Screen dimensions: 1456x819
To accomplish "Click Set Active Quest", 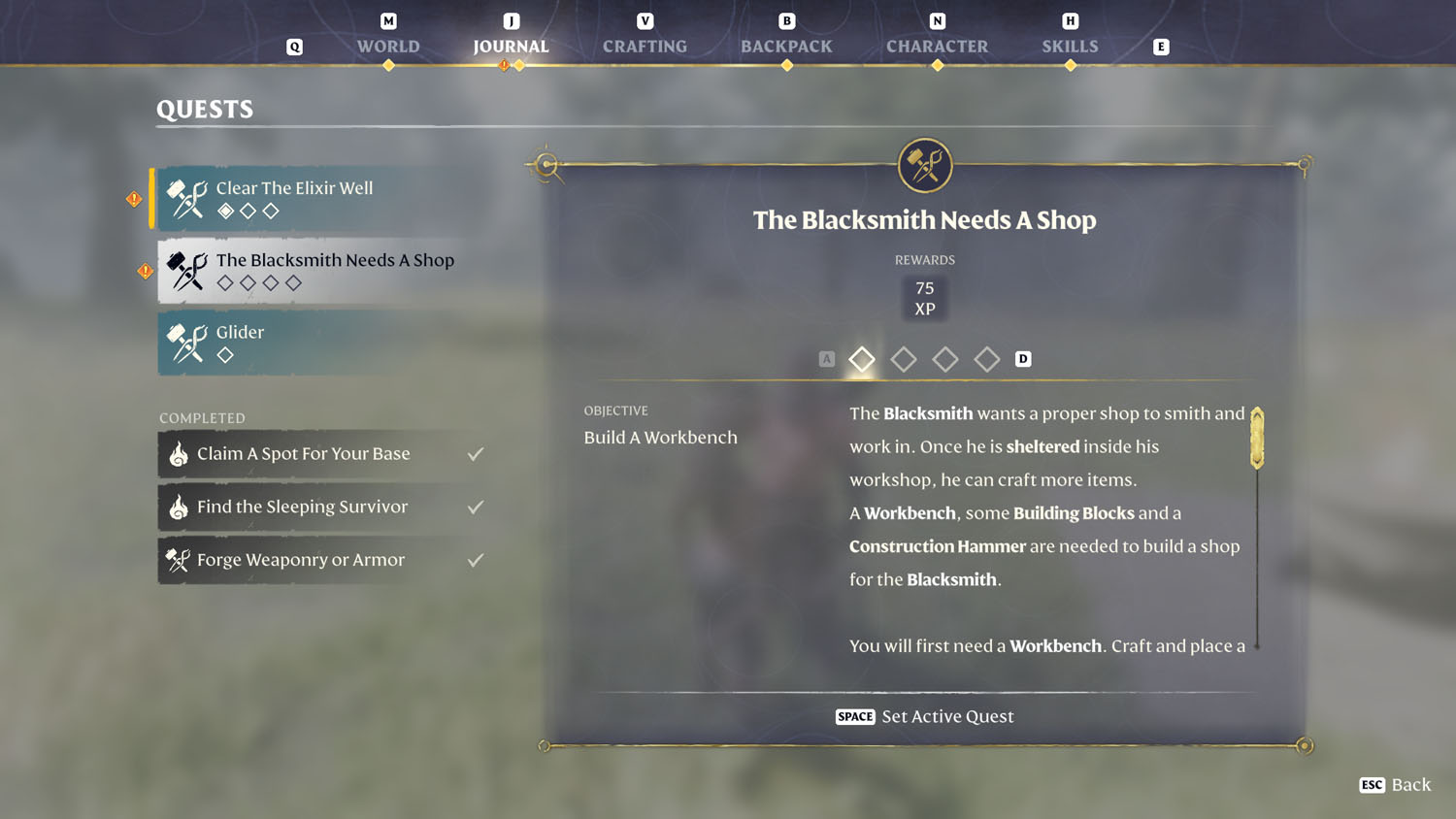I will [925, 716].
